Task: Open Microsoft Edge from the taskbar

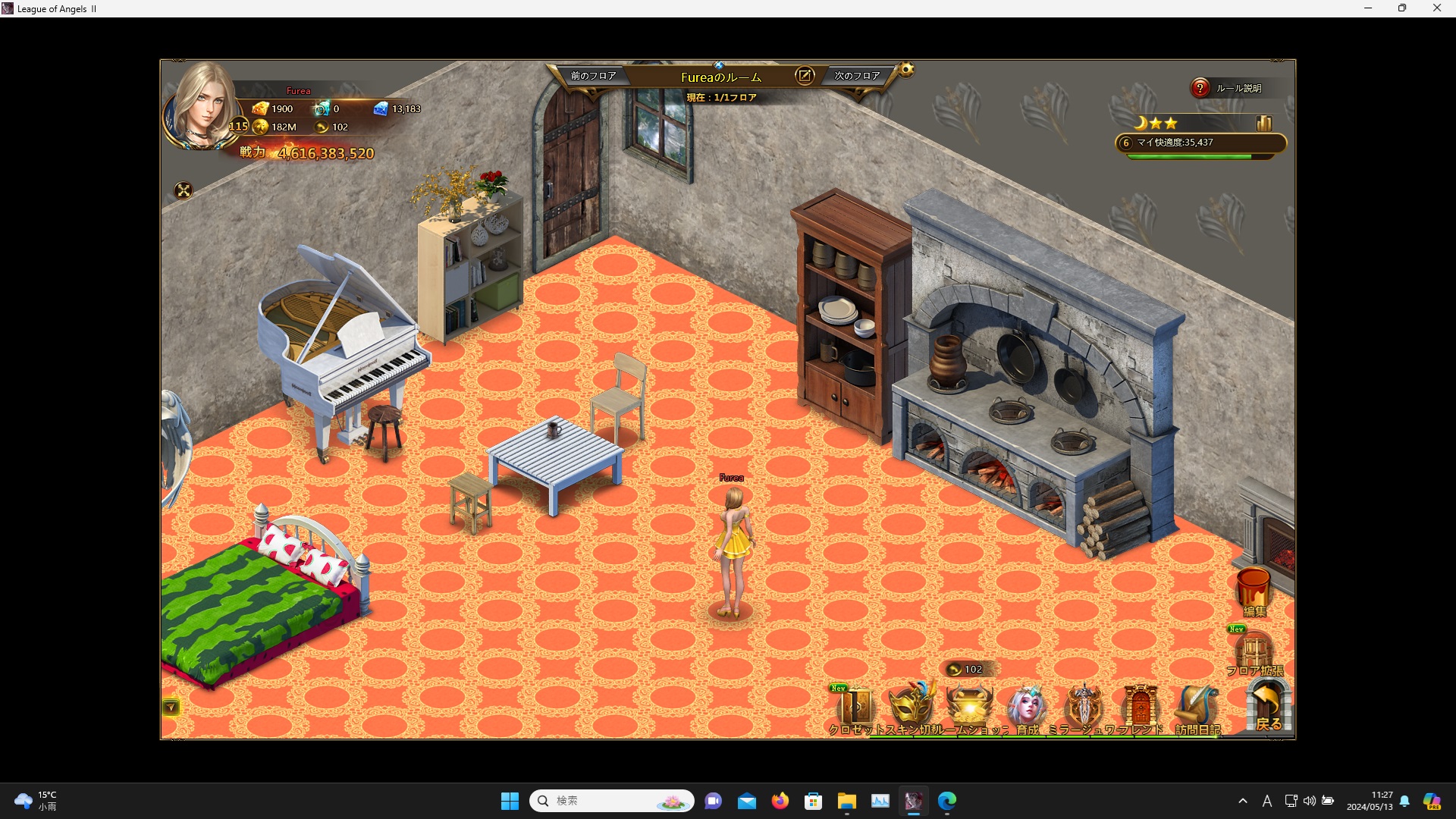Action: click(x=947, y=801)
